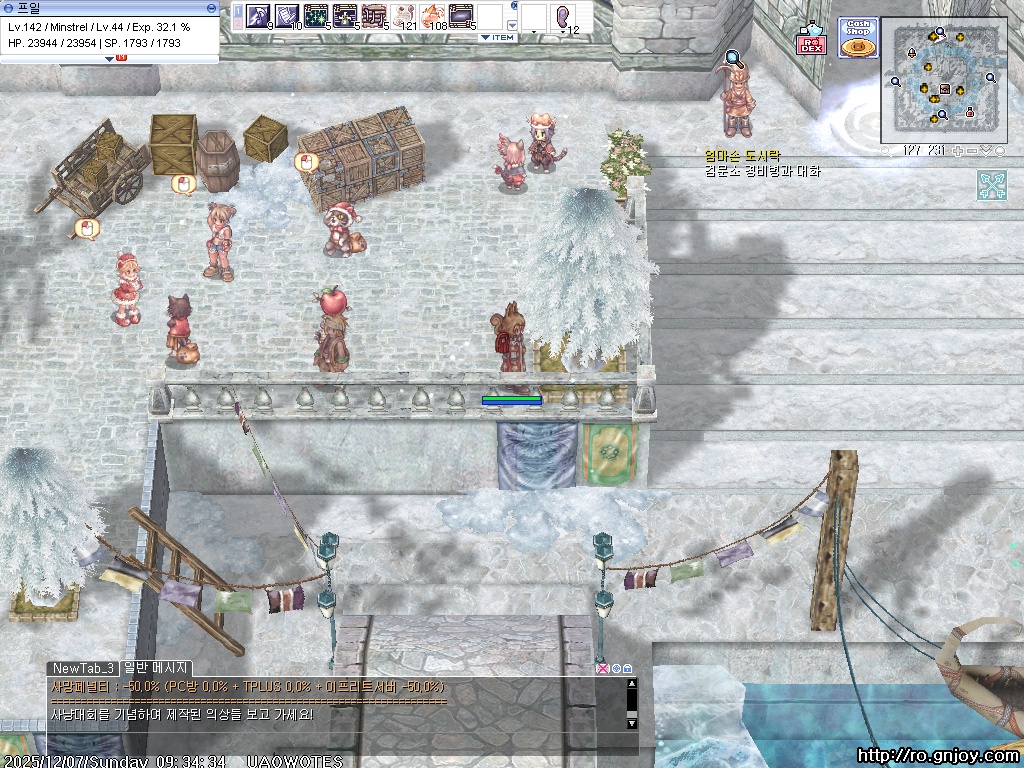The height and width of the screenshot is (768, 1024).
Task: Expand the basic info window's bottom arrow
Action: pyautogui.click(x=109, y=59)
